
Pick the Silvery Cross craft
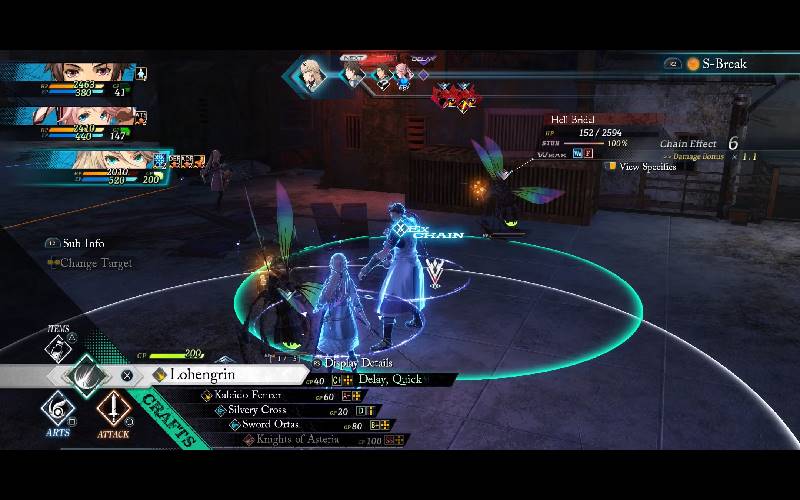tap(258, 410)
